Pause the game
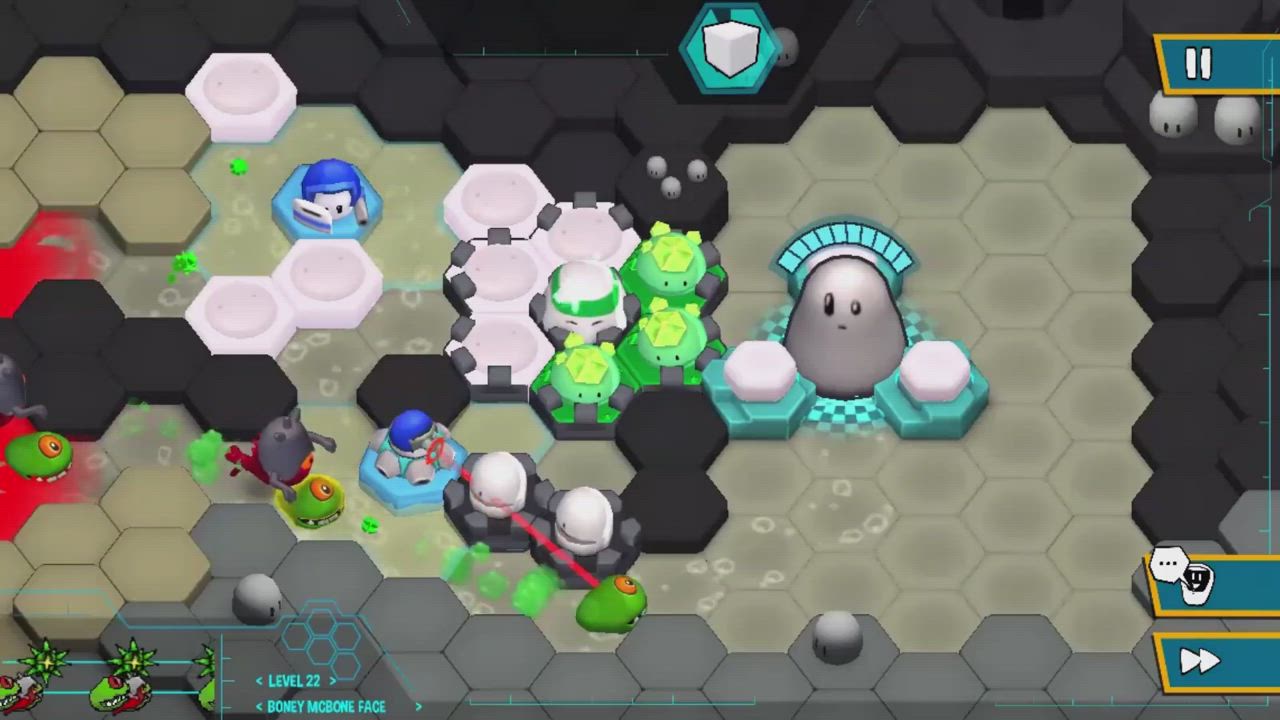The height and width of the screenshot is (720, 1280). click(x=1200, y=65)
